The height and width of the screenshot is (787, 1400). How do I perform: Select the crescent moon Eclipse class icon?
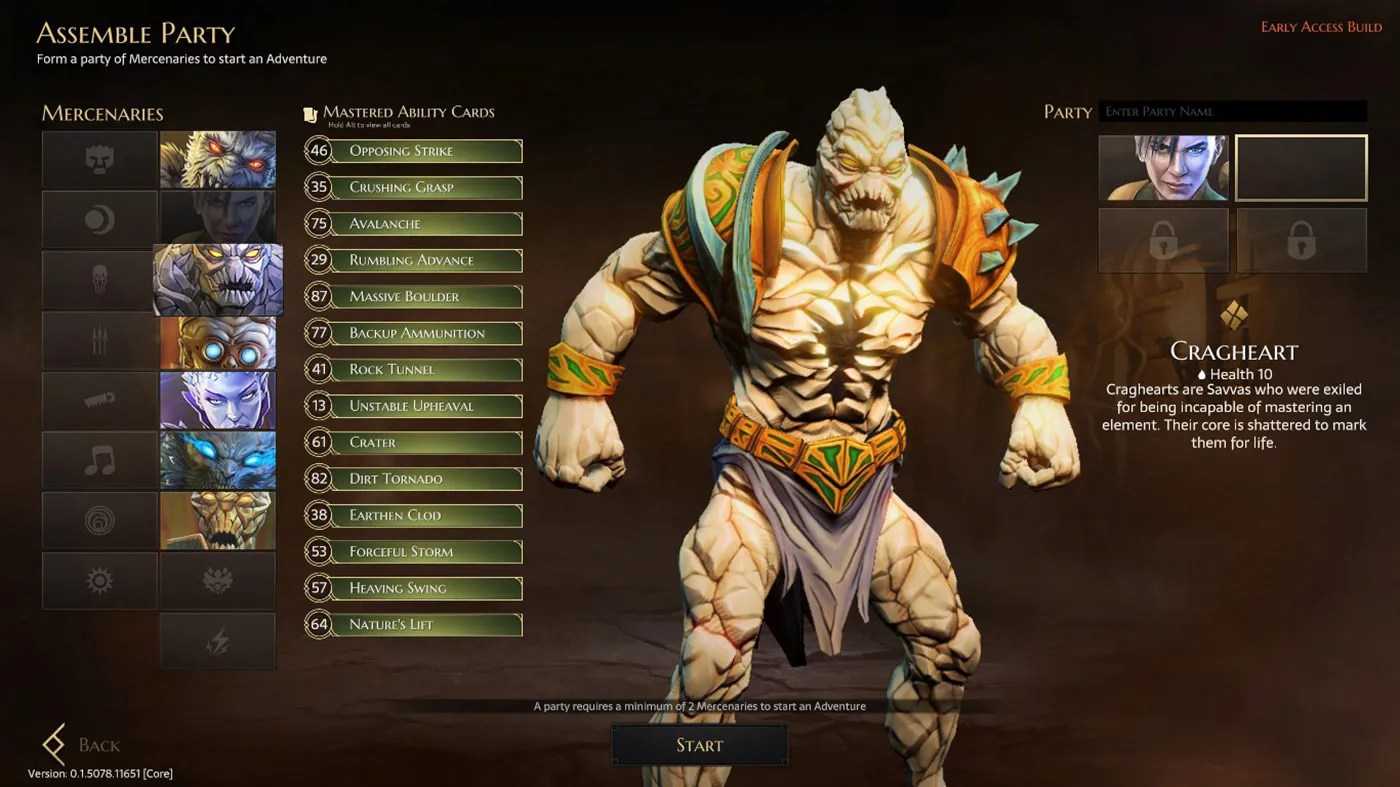[99, 219]
